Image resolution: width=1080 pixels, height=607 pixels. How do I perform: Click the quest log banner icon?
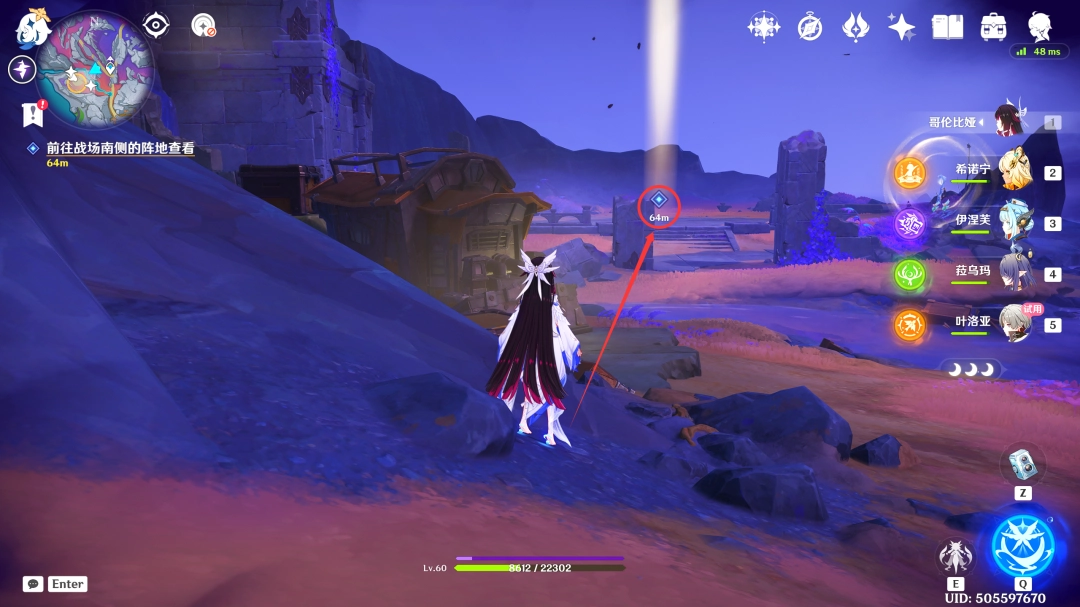33,114
